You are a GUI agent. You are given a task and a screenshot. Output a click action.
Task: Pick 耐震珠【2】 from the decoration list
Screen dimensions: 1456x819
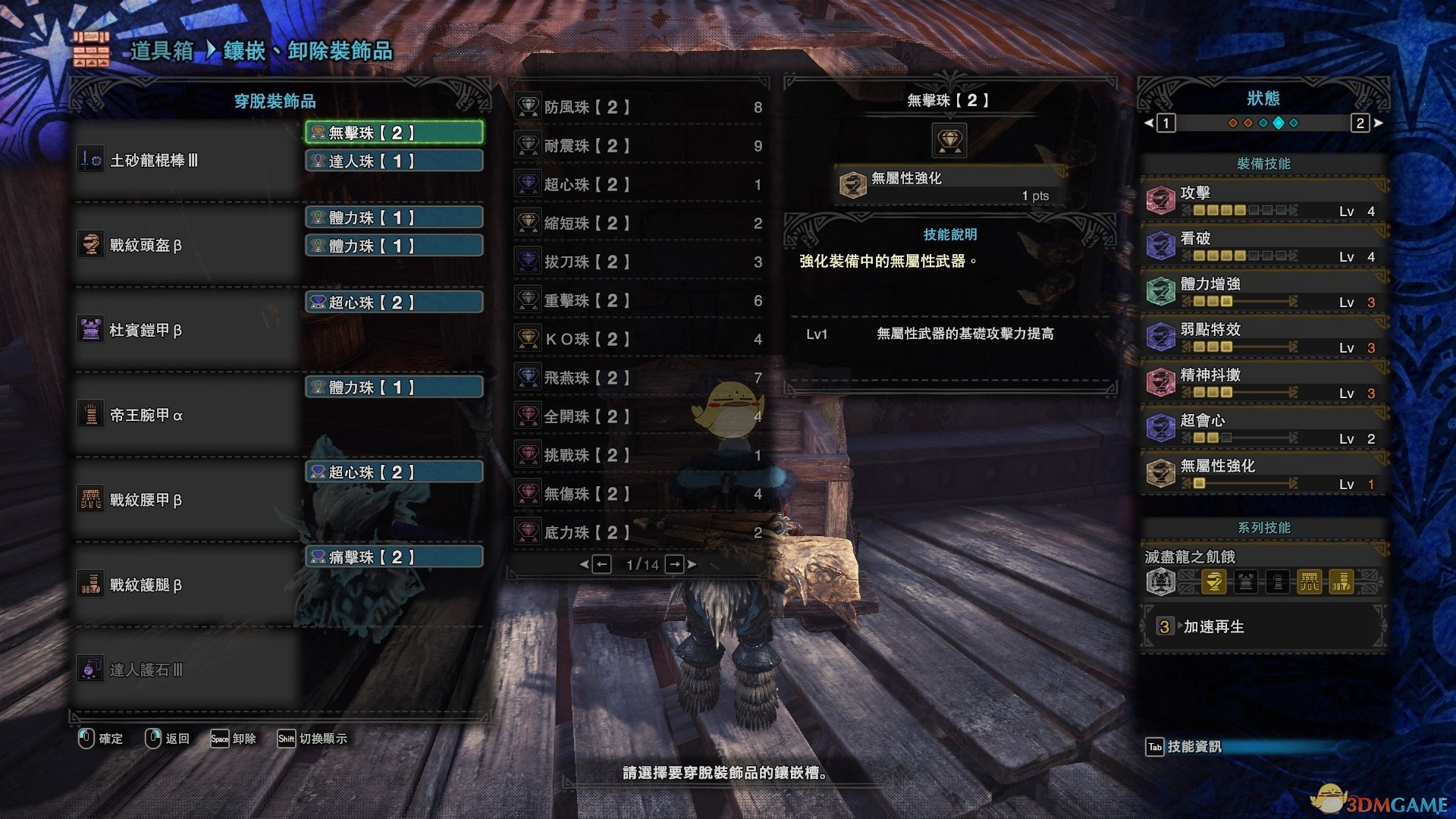tap(639, 146)
